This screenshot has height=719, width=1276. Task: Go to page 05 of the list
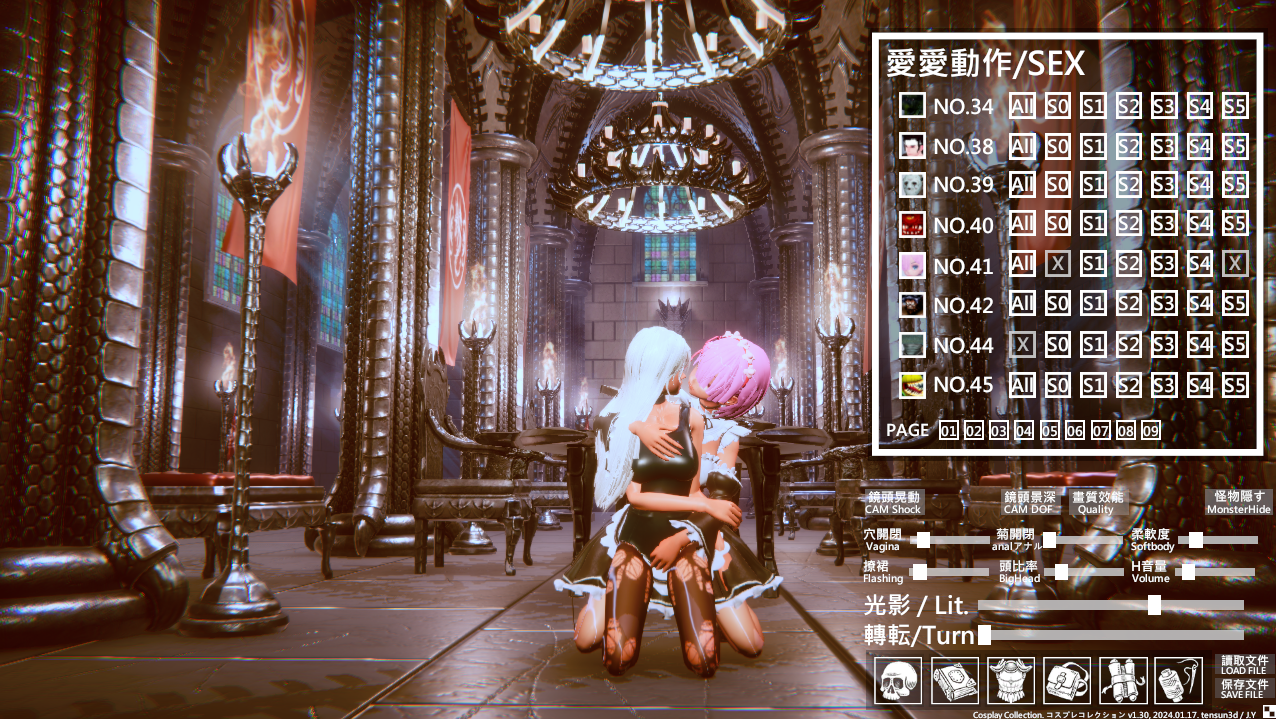coord(1049,431)
